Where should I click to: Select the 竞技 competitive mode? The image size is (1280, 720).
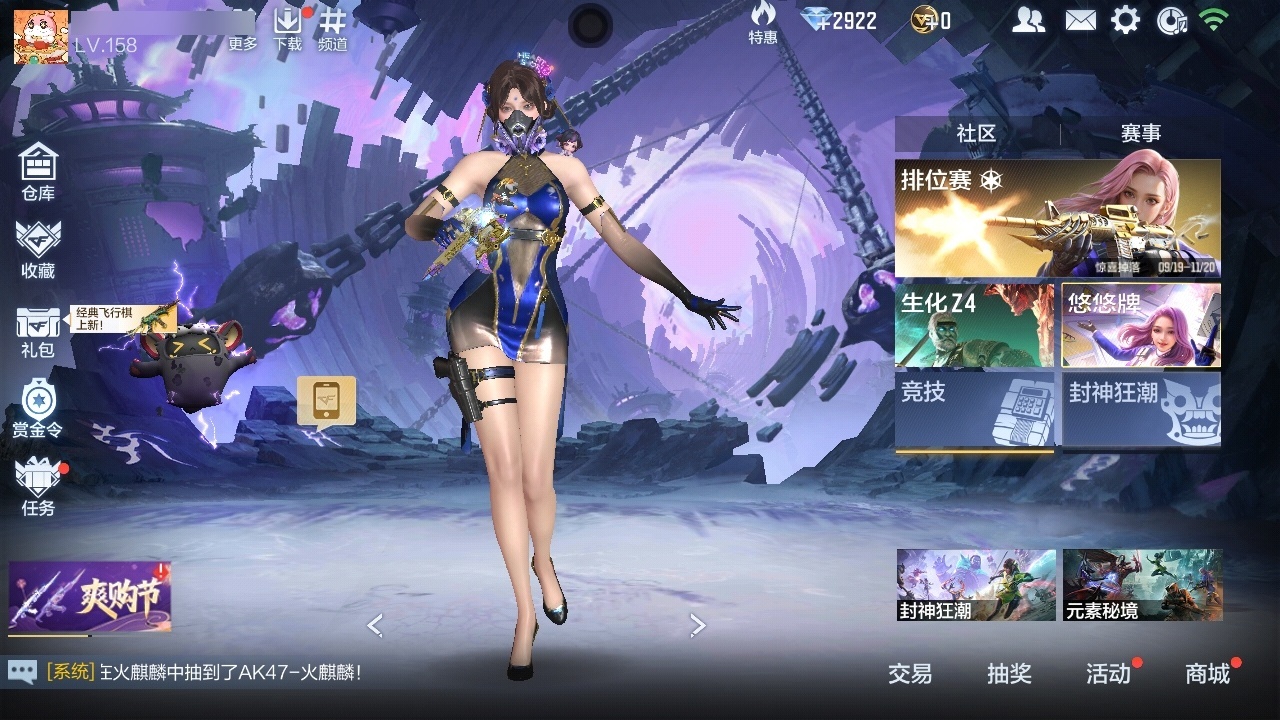tap(974, 409)
